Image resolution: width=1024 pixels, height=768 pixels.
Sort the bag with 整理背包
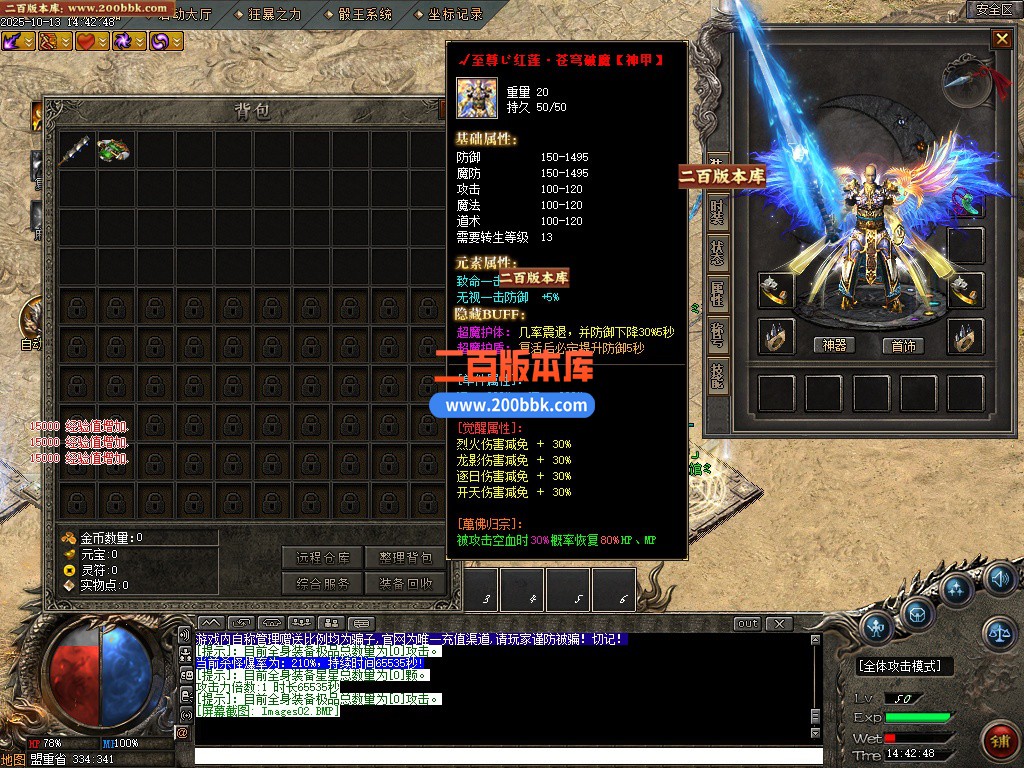pos(405,558)
